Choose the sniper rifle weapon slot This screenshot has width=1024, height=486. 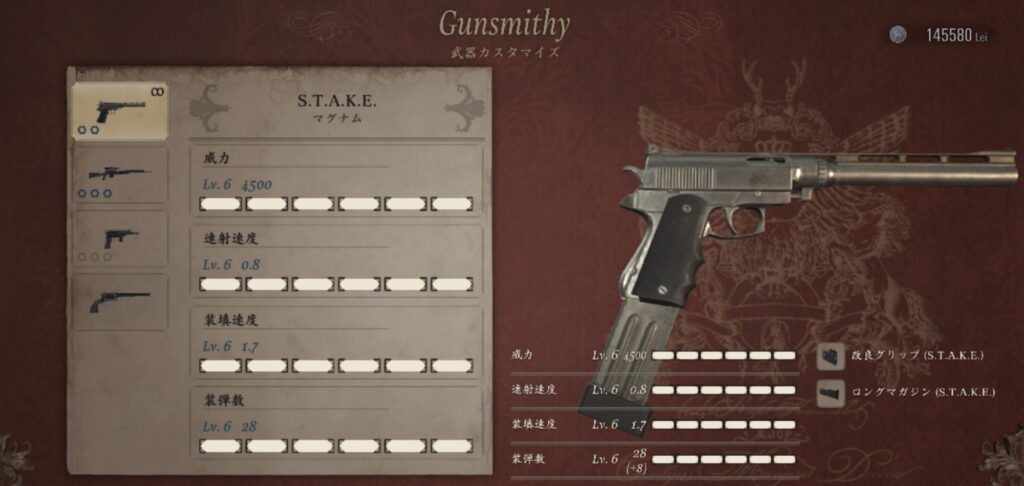tap(120, 176)
